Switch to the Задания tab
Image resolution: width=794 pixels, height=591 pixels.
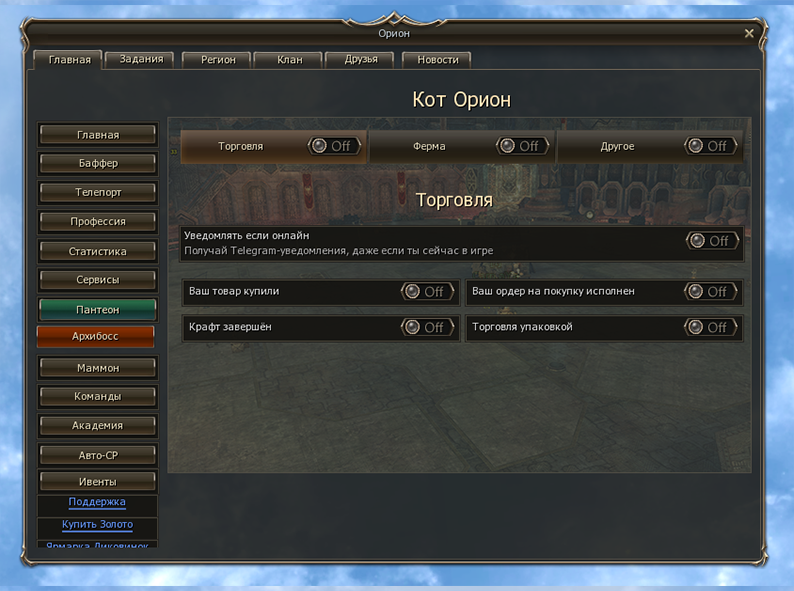140,59
